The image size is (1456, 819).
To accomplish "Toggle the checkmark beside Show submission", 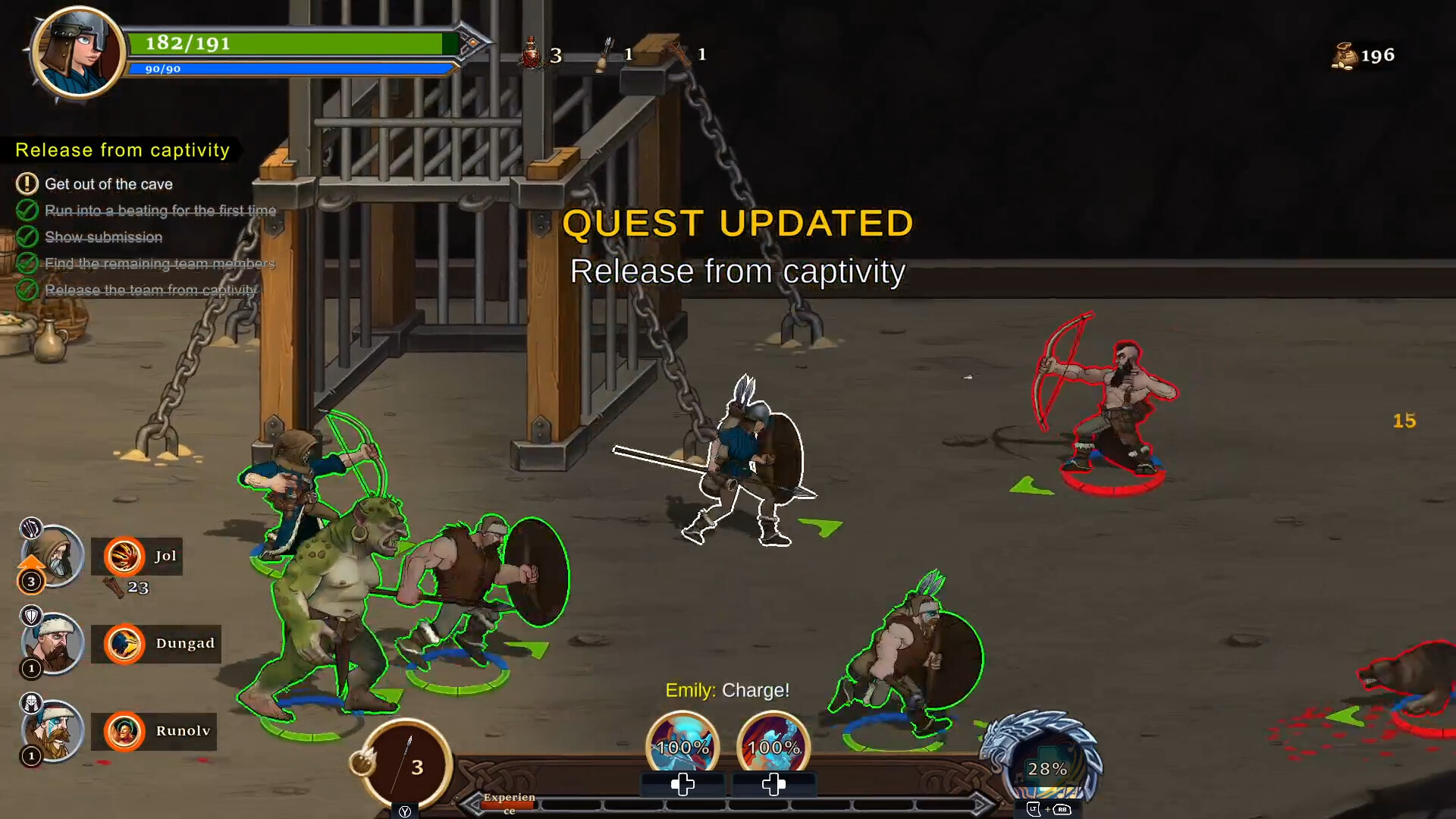I will (28, 237).
